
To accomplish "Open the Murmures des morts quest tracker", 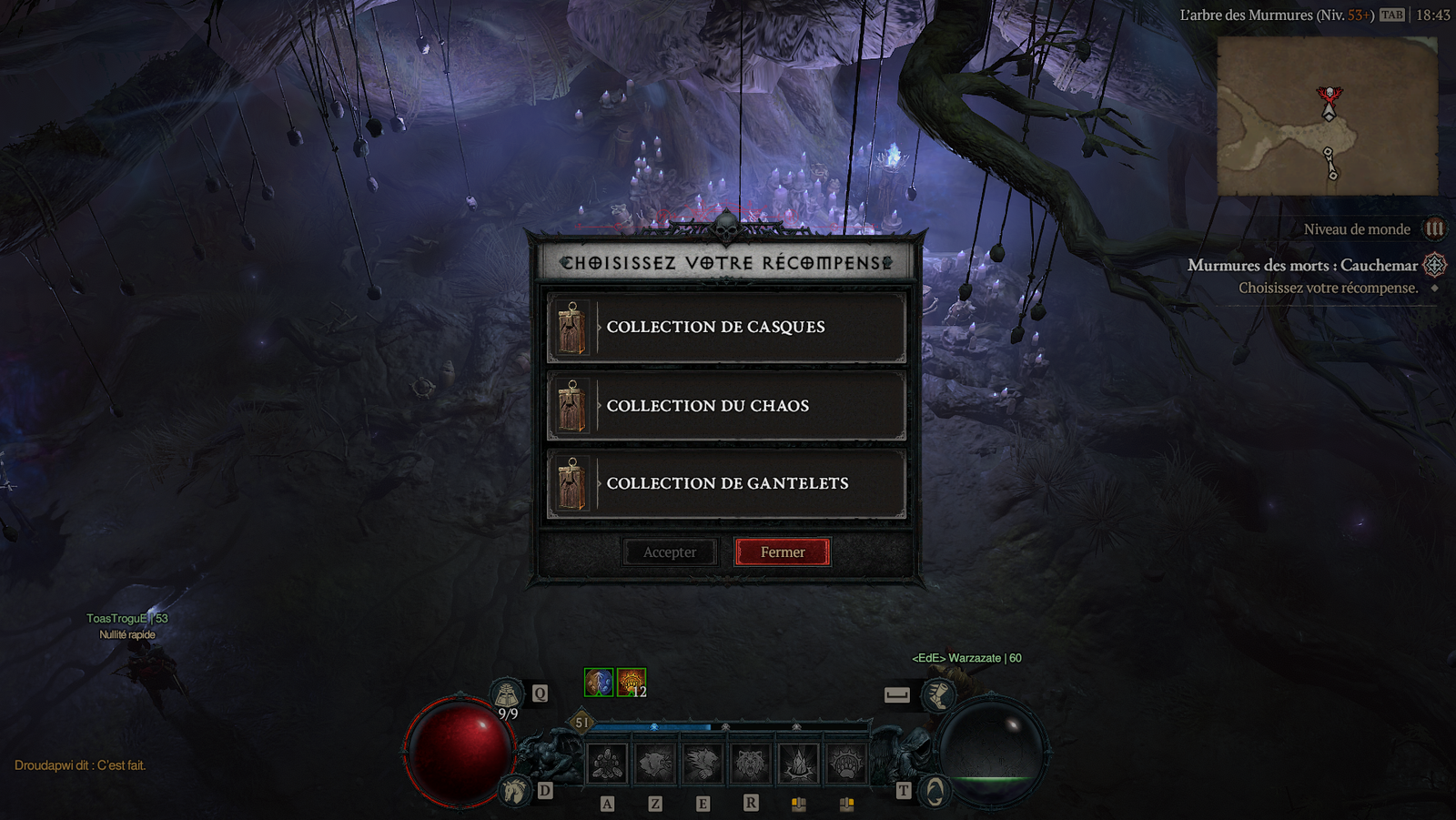I will (x=1302, y=266).
